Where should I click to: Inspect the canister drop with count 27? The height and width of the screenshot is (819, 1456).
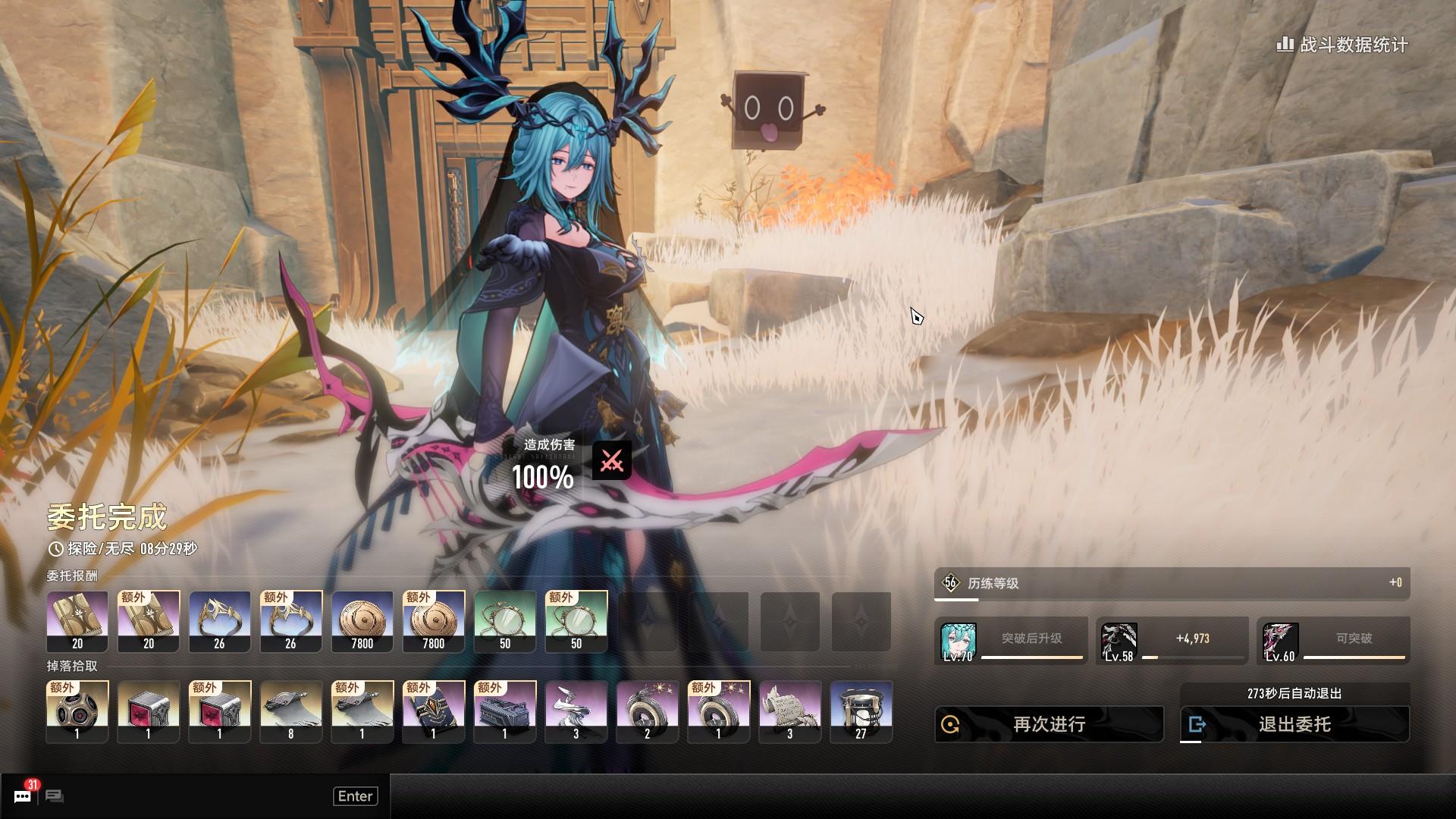tap(861, 711)
